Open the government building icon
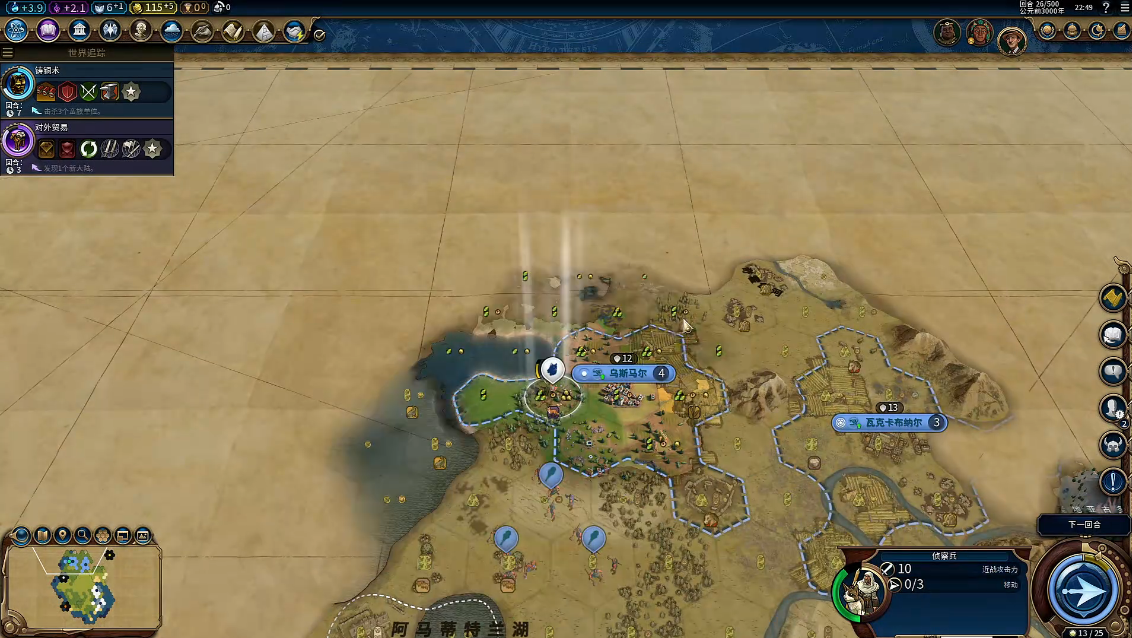 click(x=79, y=30)
